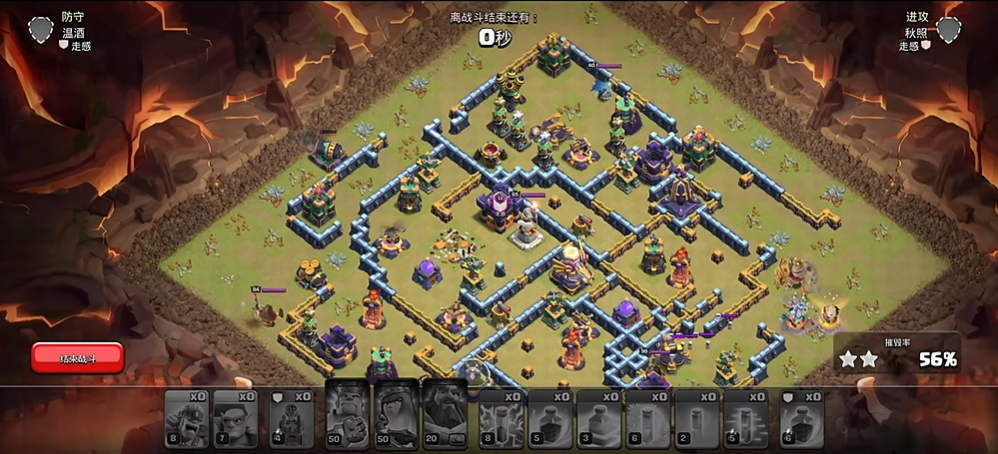Screen dimensions: 998x454
Task: Select the Grand Warden hero slot
Action: 444,414
